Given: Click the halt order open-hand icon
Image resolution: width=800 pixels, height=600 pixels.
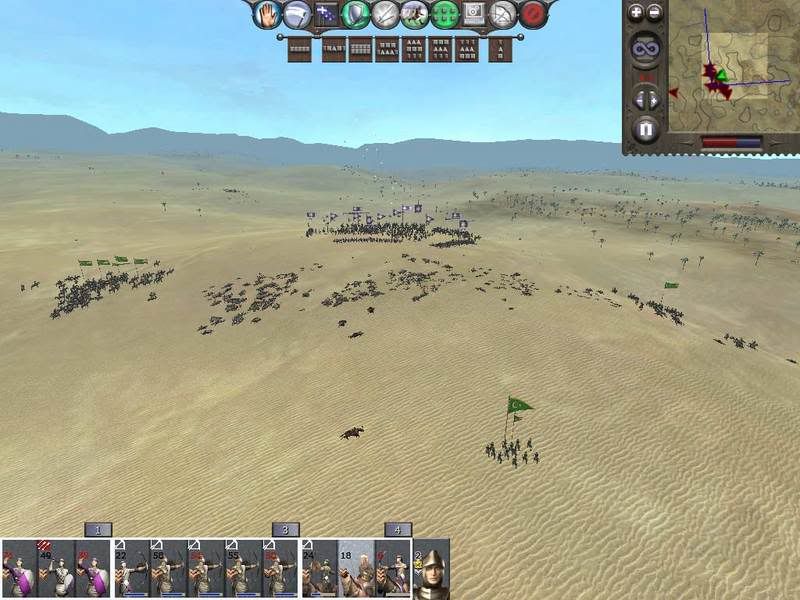Looking at the screenshot, I should click(x=267, y=14).
